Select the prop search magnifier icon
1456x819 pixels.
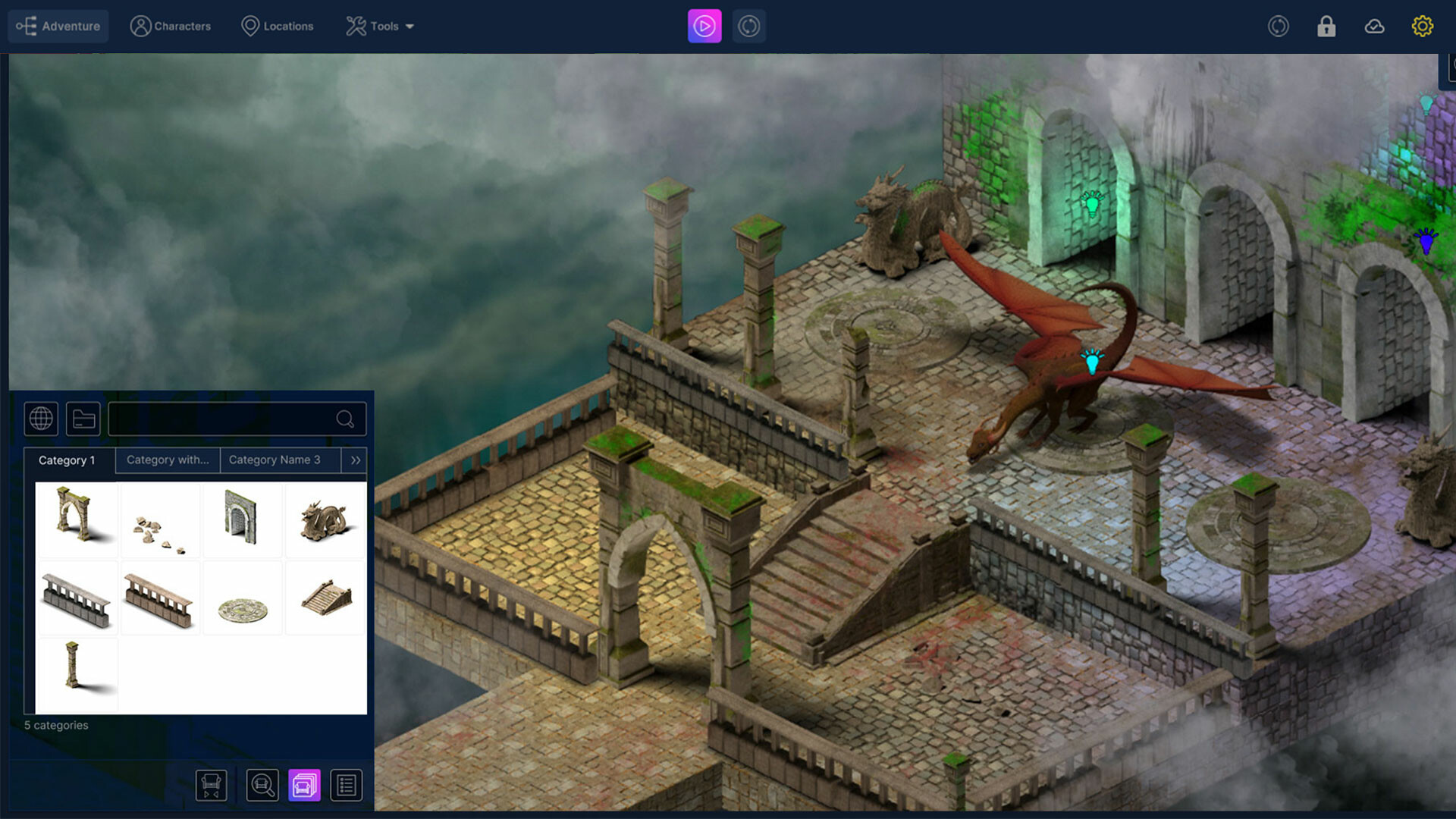262,785
